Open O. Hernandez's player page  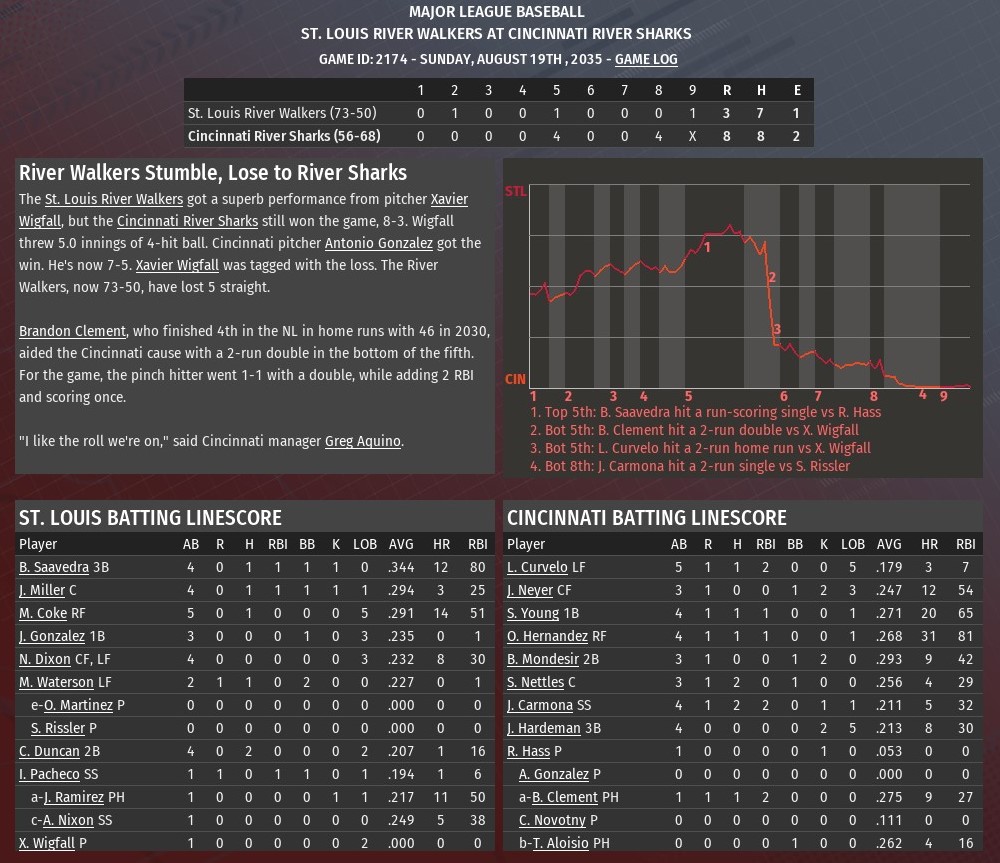[x=547, y=636]
